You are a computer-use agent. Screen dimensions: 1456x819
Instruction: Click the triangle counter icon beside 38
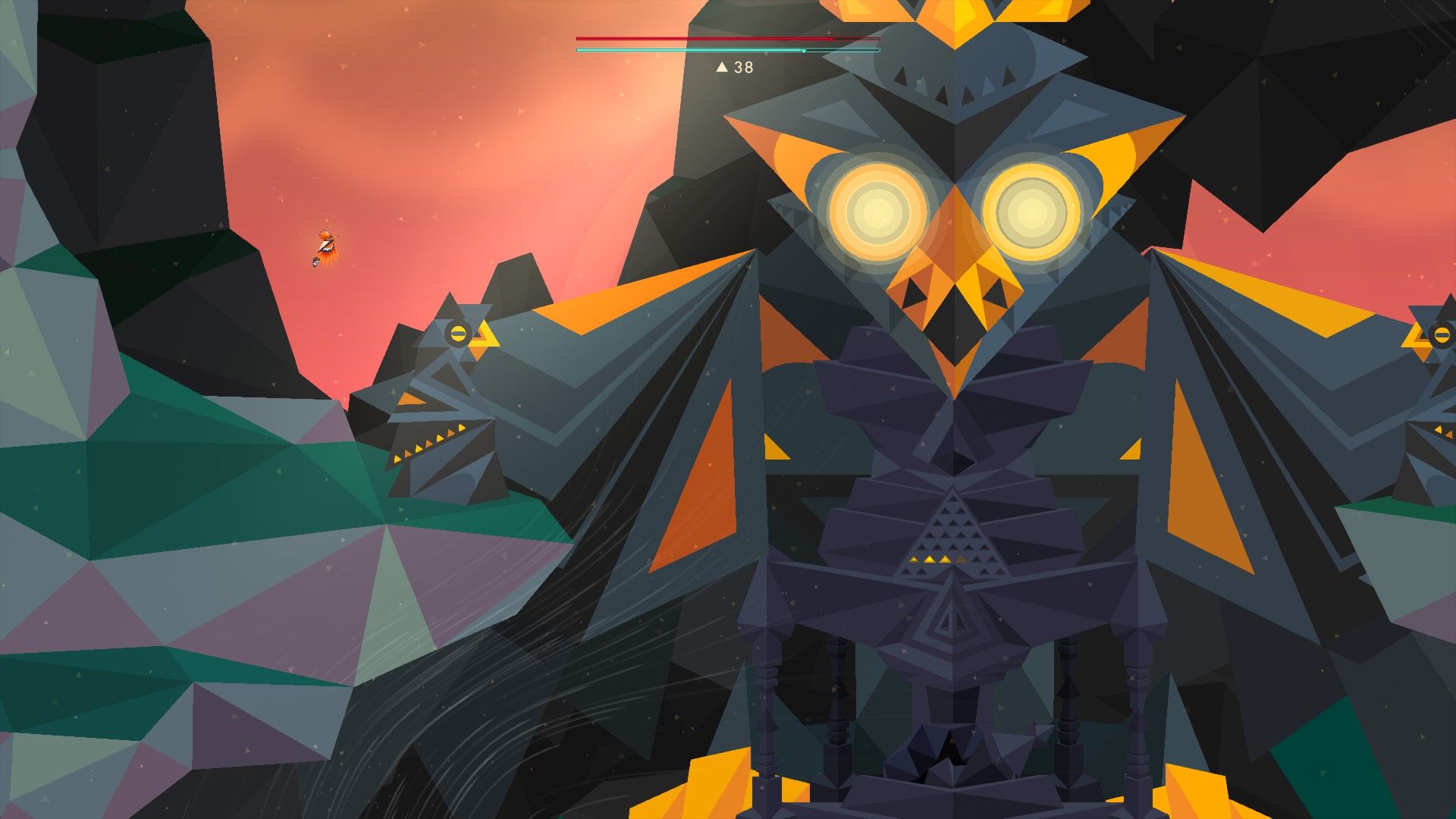pyautogui.click(x=722, y=67)
